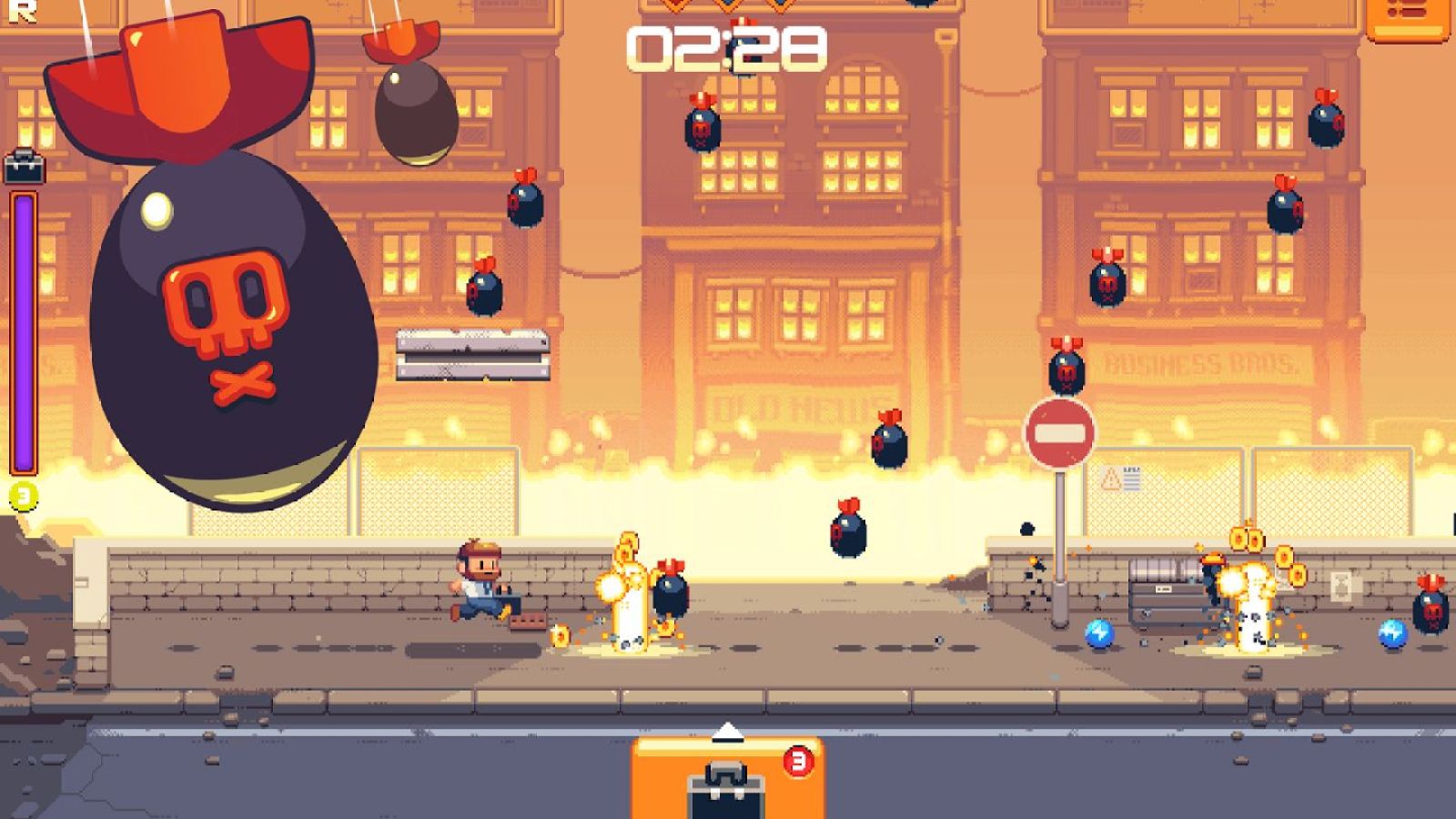Click the briefcase icon above the purple meter
1456x819 pixels.
tap(25, 169)
